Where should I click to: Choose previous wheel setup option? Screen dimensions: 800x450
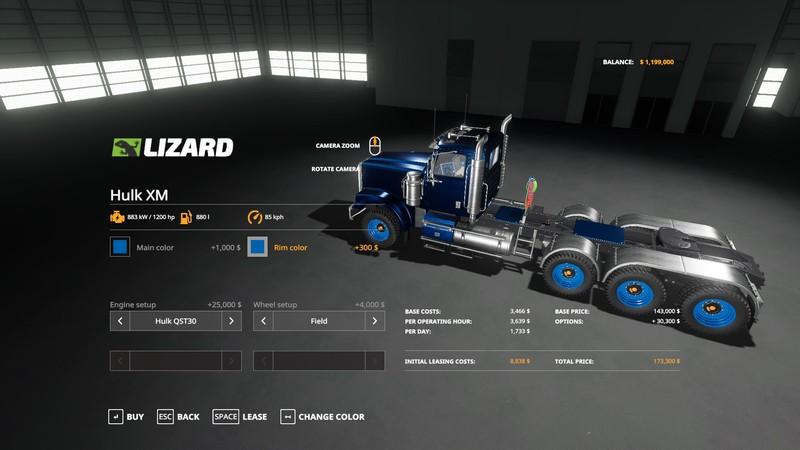(263, 321)
